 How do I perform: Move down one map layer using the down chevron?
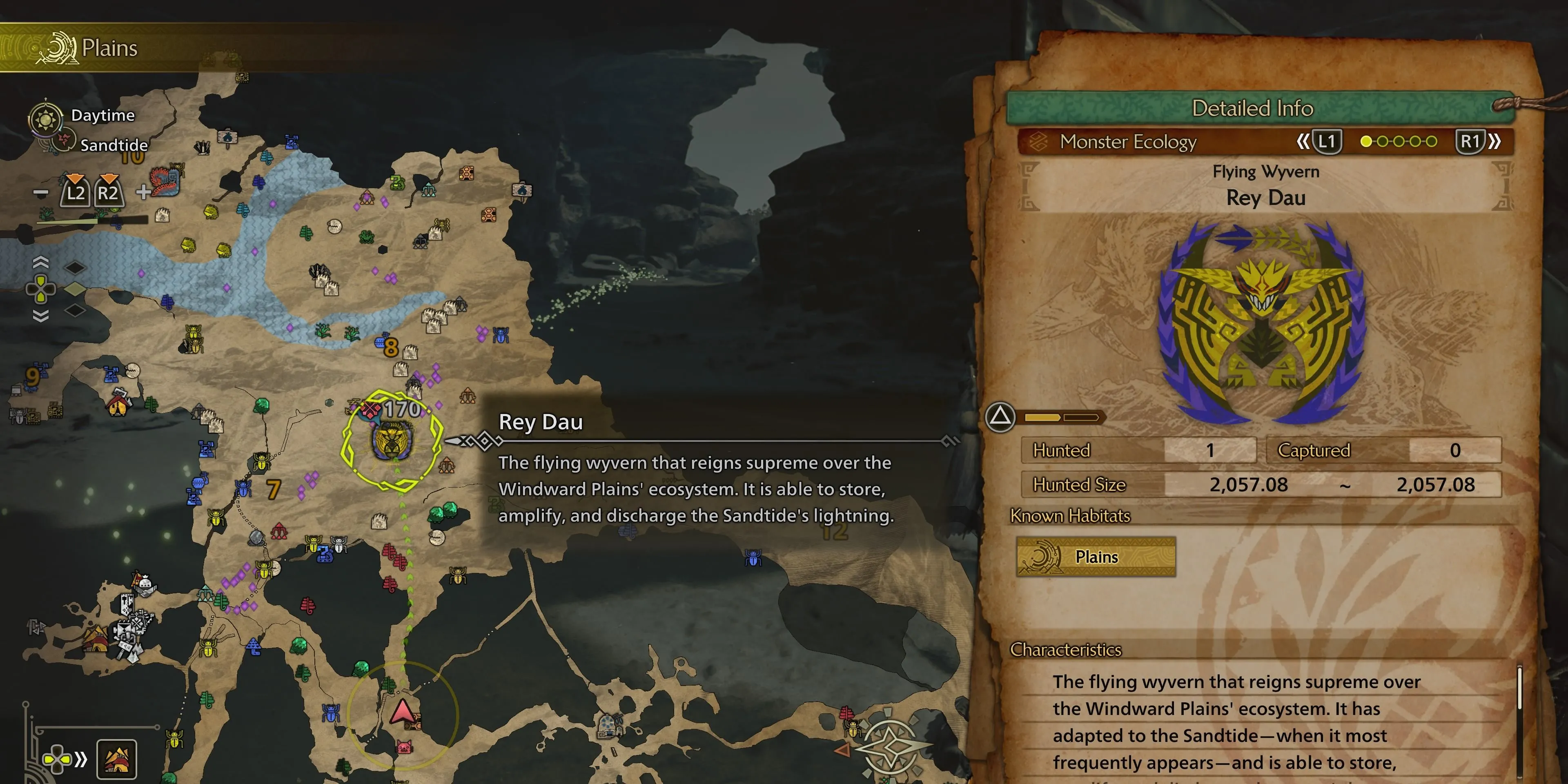(x=41, y=315)
